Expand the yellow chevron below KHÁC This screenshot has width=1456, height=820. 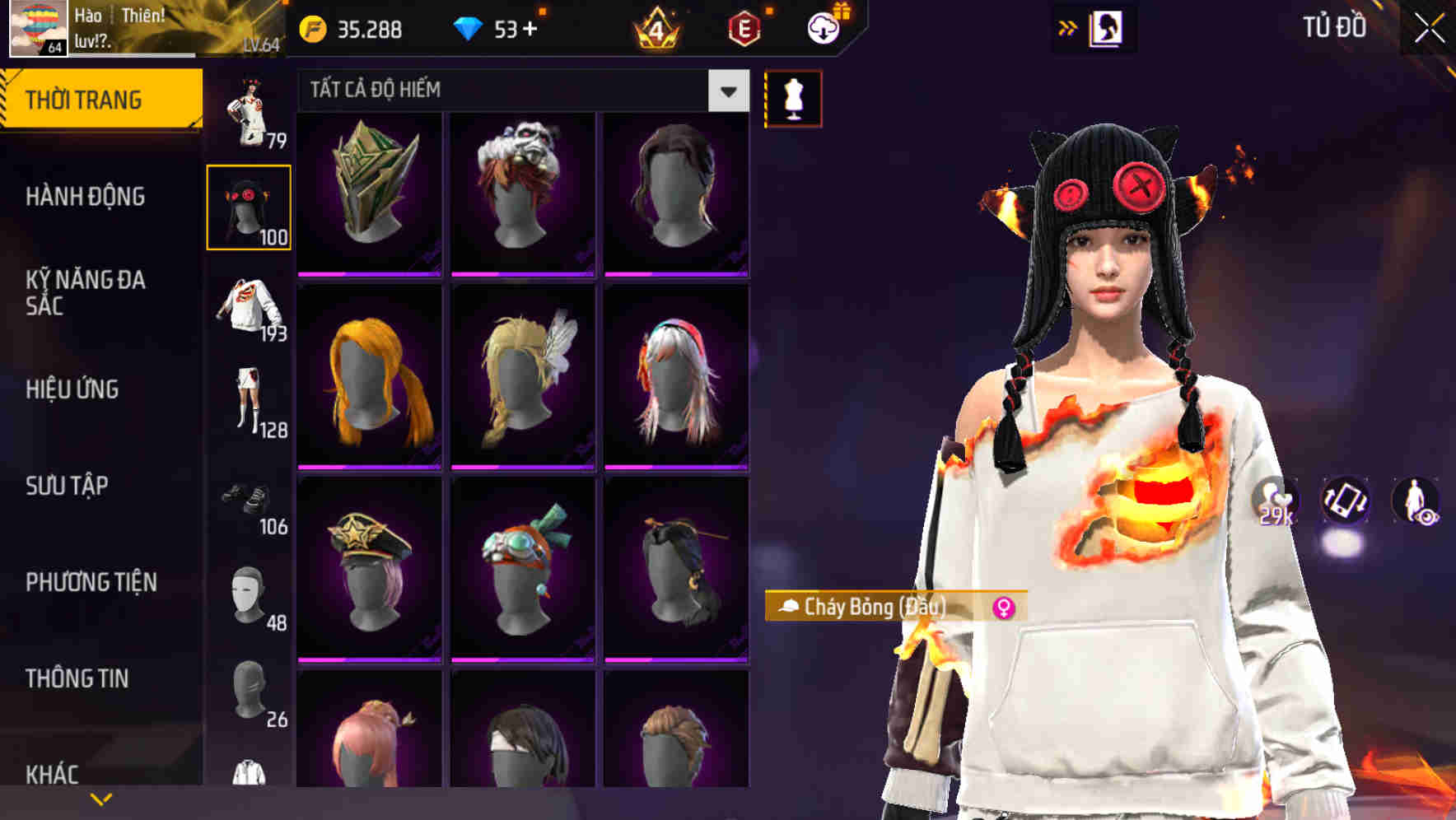(x=101, y=798)
